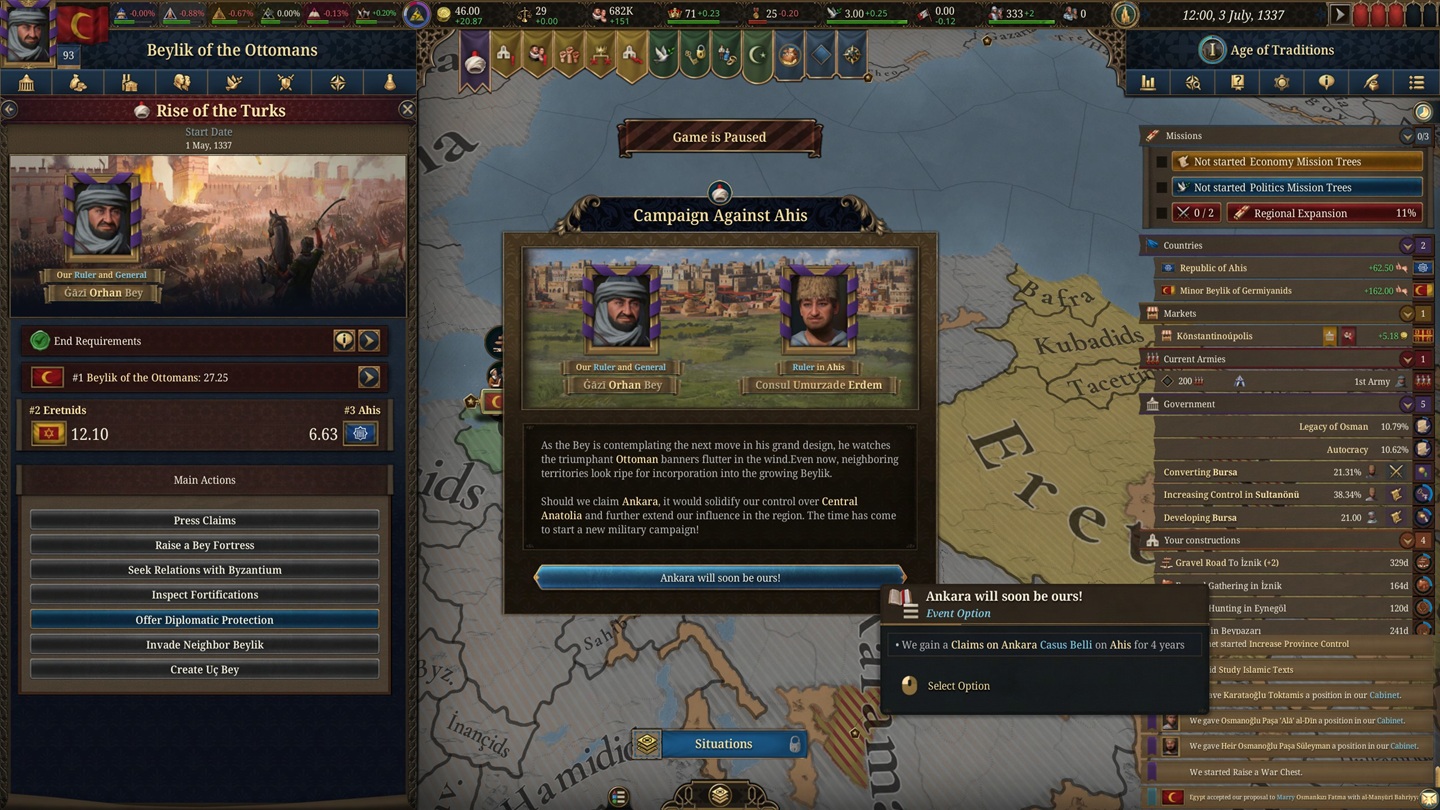The height and width of the screenshot is (810, 1440).
Task: Expand the Missions section
Action: [1408, 136]
